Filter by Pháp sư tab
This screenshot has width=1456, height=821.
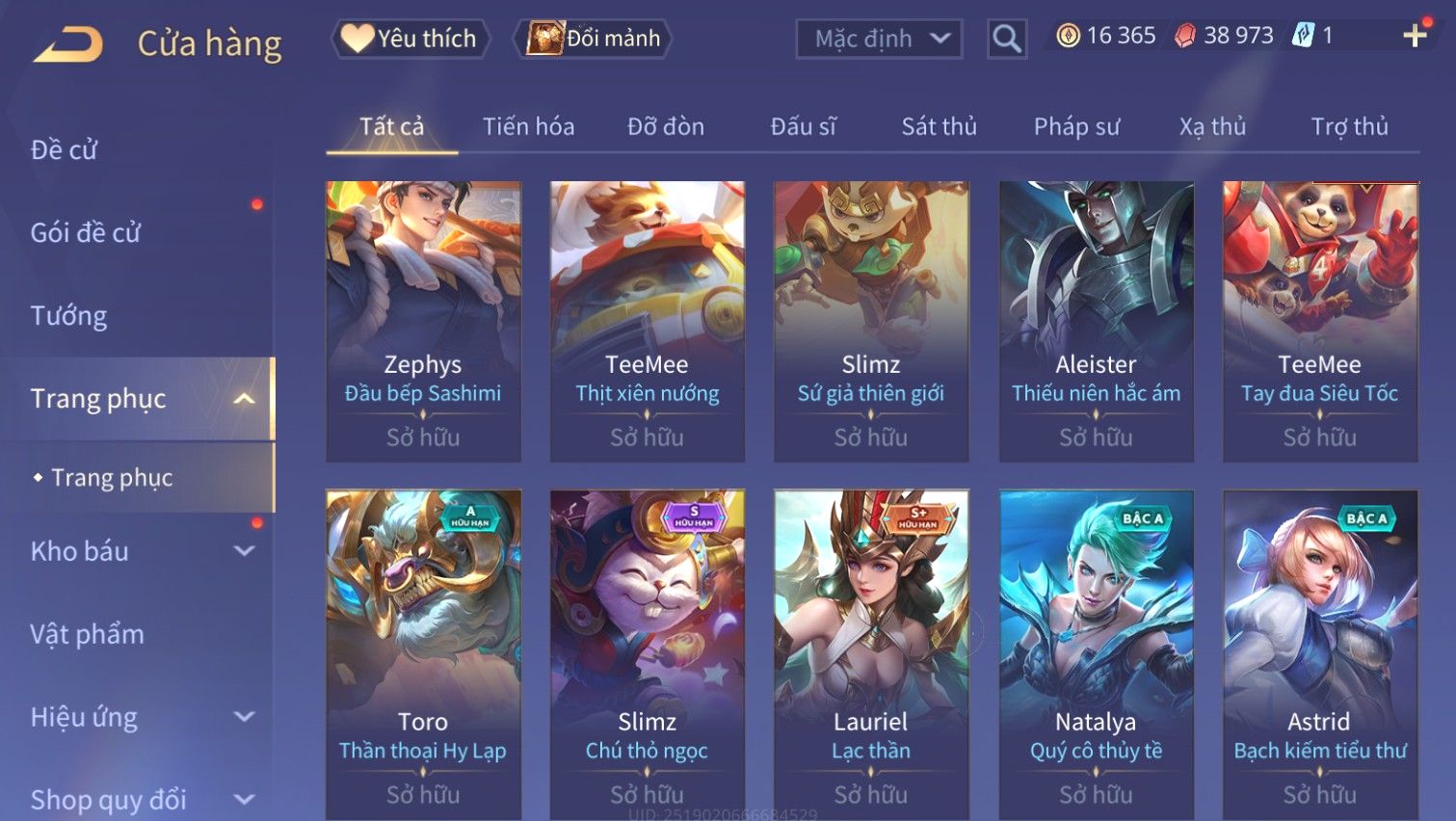pyautogui.click(x=1076, y=126)
